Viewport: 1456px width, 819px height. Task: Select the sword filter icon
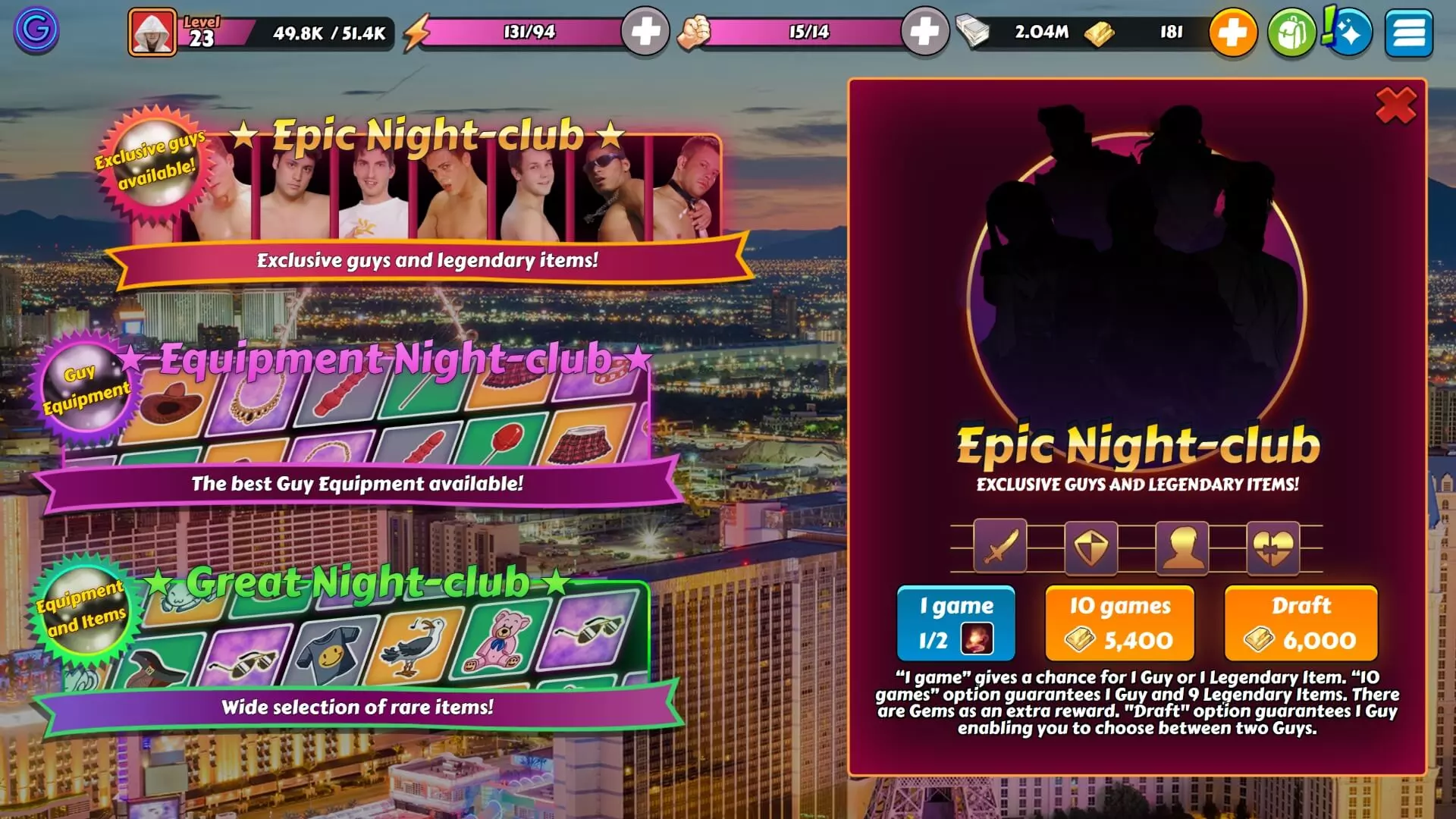1000,546
